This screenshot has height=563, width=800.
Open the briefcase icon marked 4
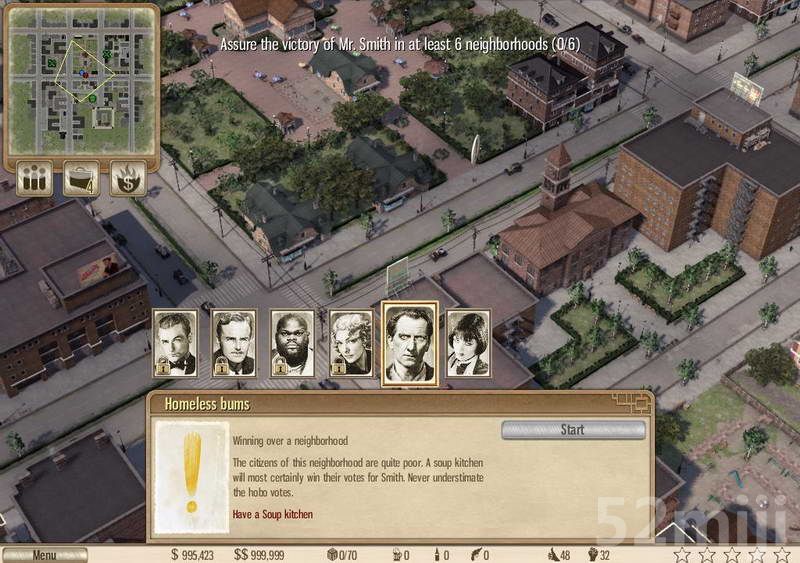(81, 178)
